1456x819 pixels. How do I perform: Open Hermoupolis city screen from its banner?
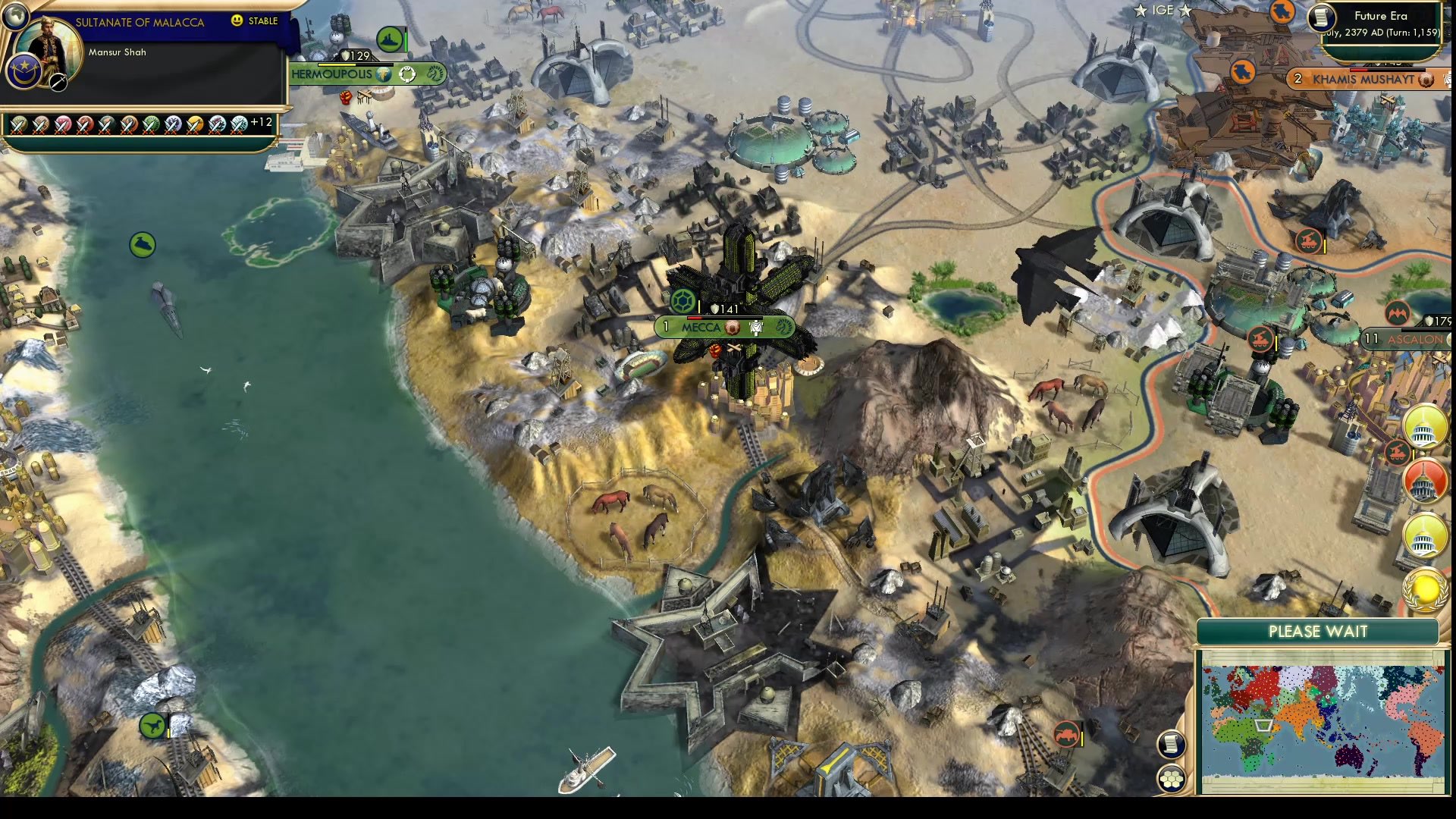pos(331,74)
